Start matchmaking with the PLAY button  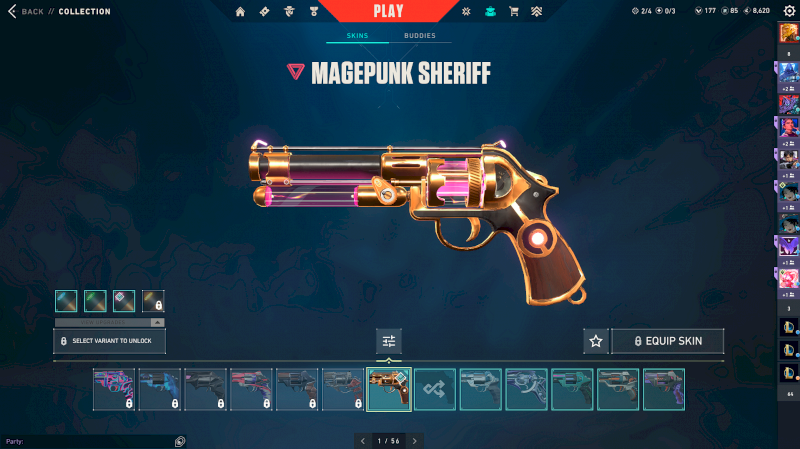(389, 11)
